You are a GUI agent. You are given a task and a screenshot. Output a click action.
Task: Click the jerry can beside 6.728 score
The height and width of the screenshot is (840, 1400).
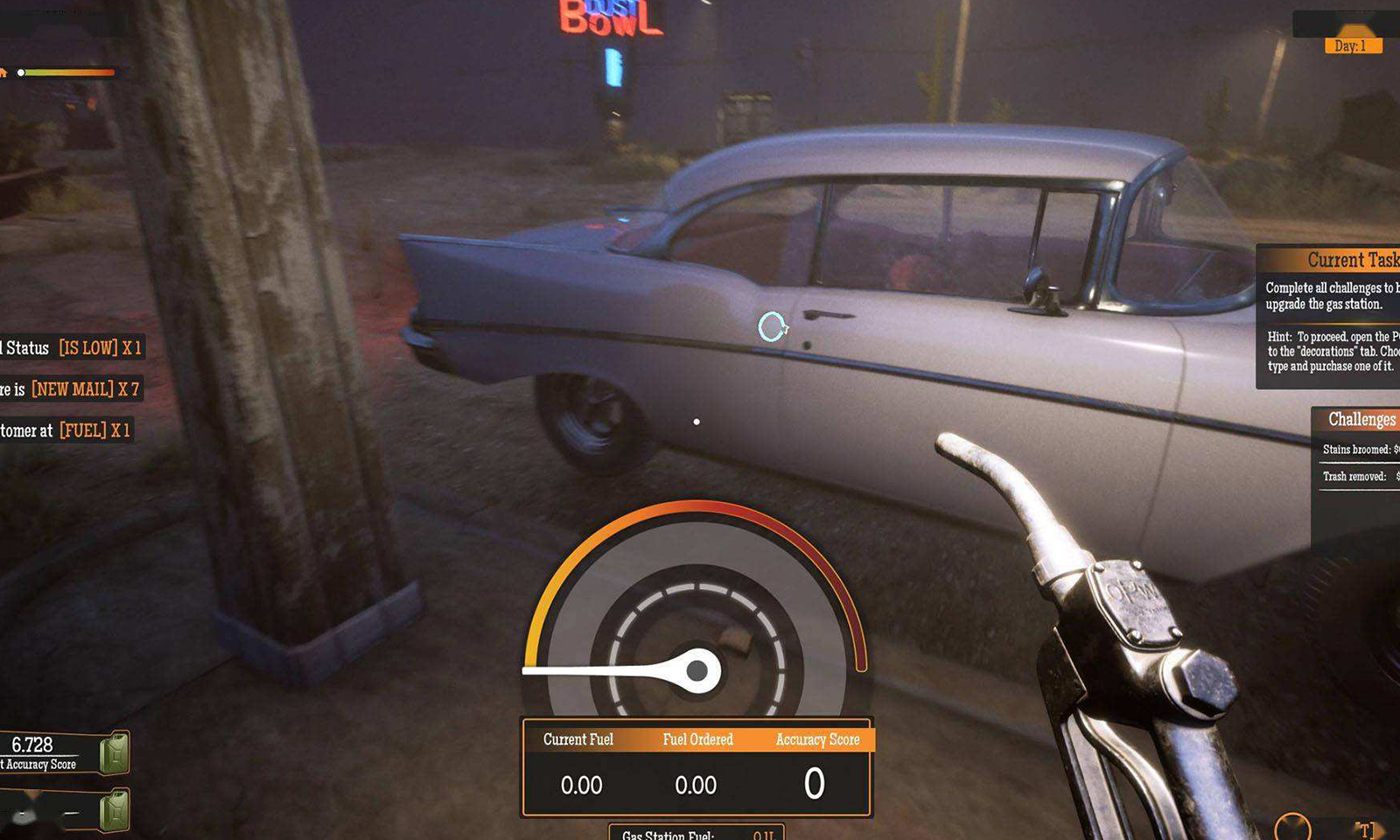click(114, 753)
